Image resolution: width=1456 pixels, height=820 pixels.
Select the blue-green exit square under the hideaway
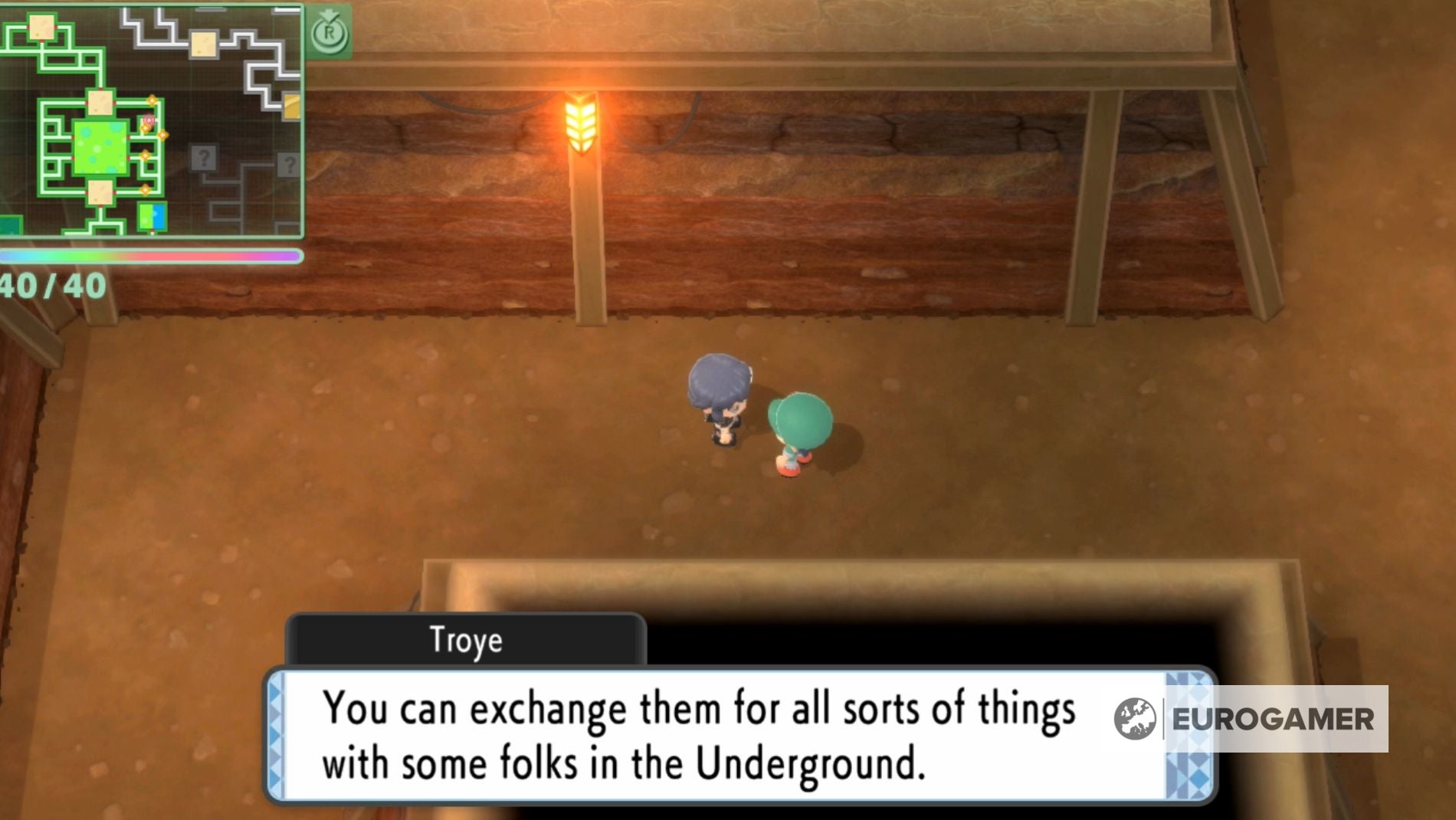(x=152, y=218)
